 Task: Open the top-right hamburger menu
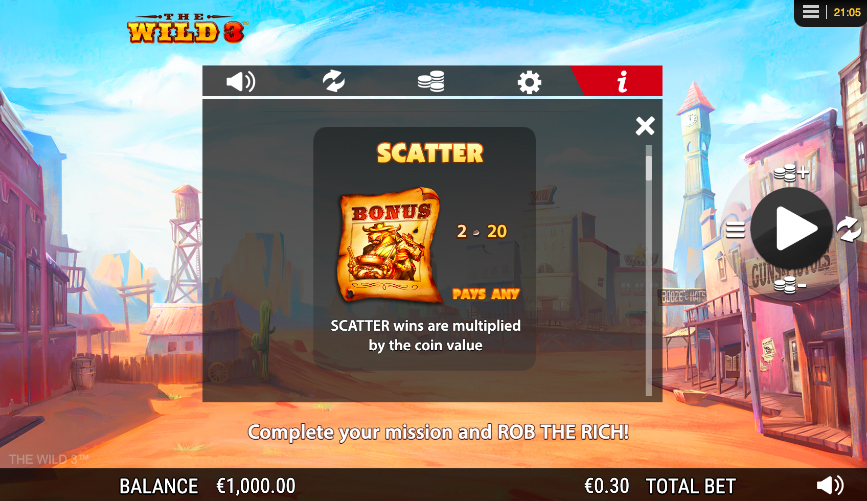[811, 12]
